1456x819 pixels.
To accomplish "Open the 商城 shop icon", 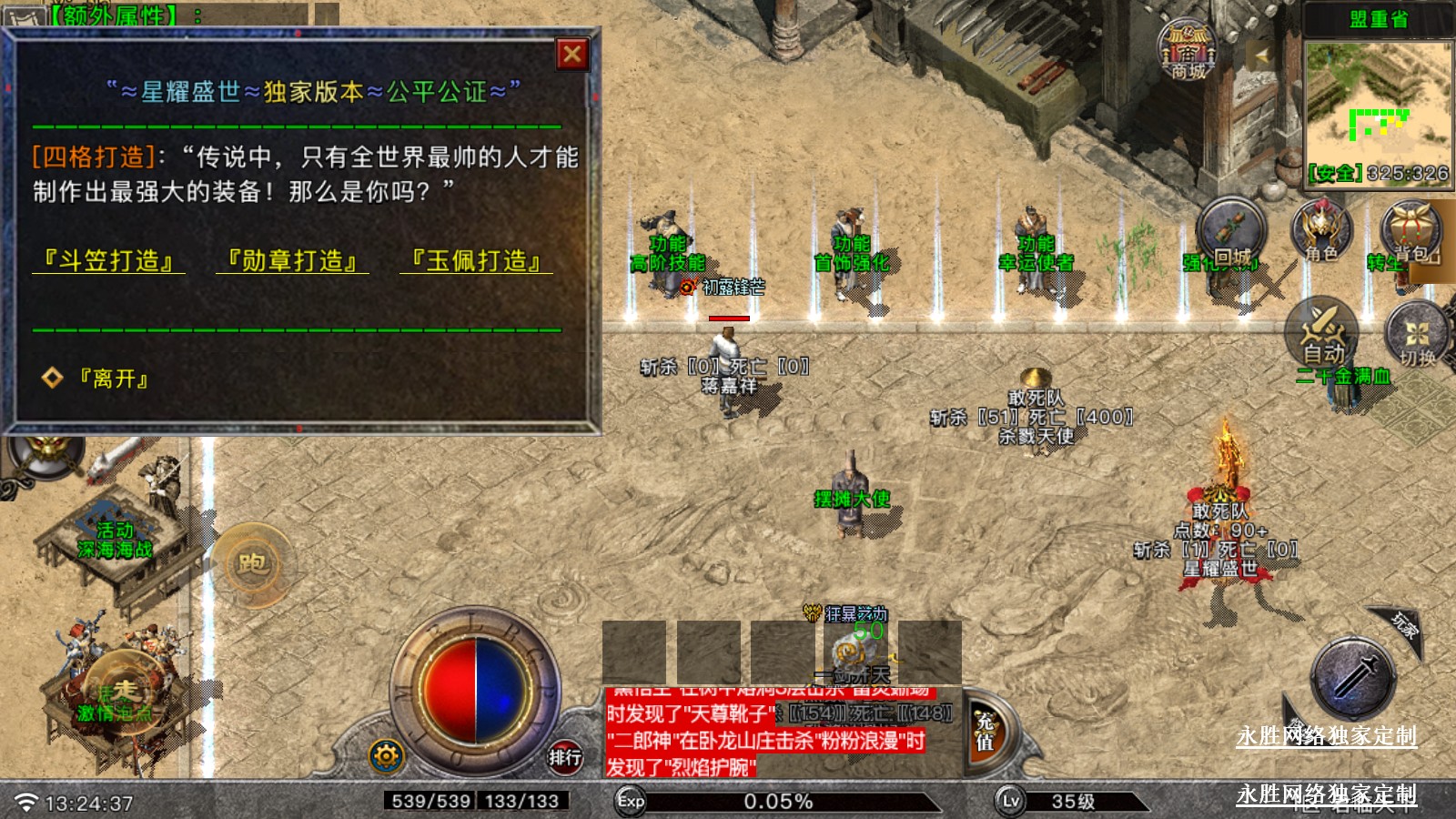I will click(x=1188, y=50).
